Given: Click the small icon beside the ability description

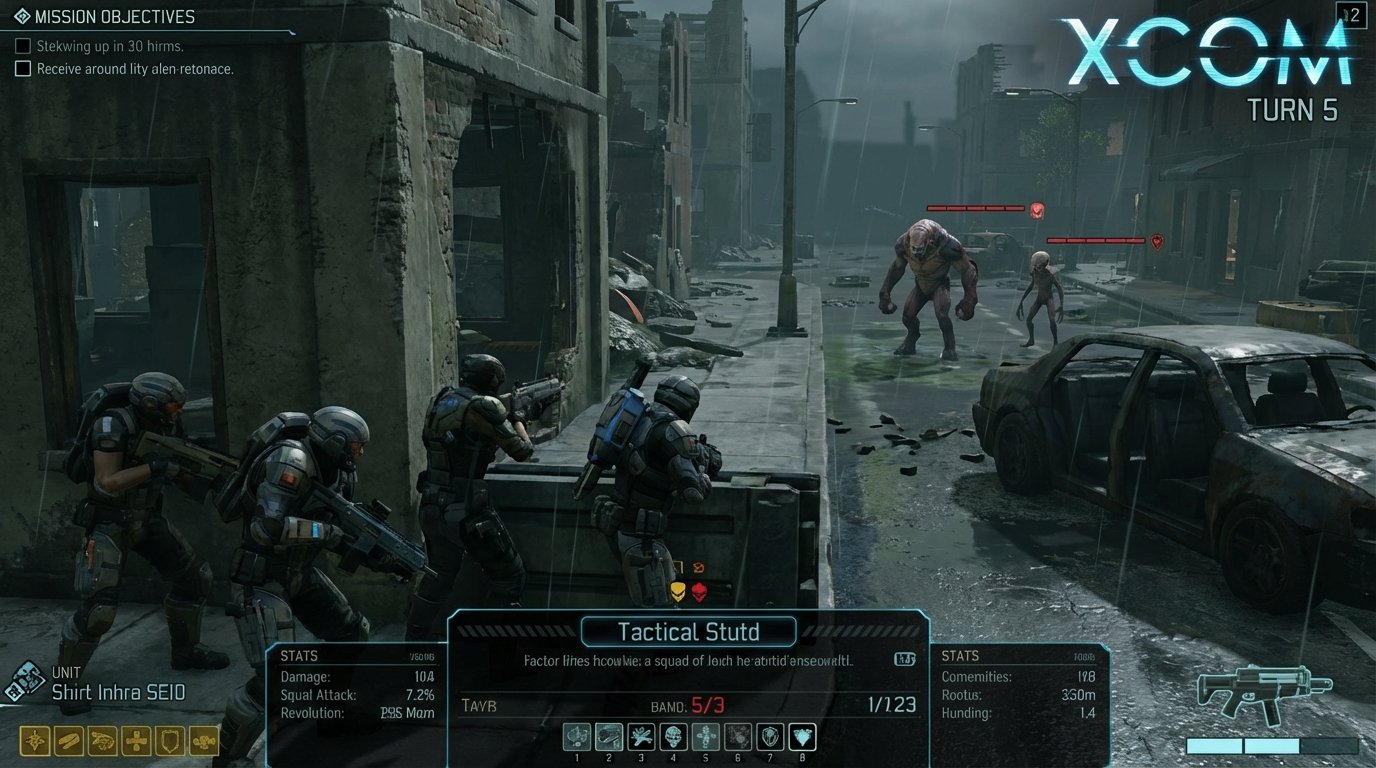Looking at the screenshot, I should coord(905,659).
